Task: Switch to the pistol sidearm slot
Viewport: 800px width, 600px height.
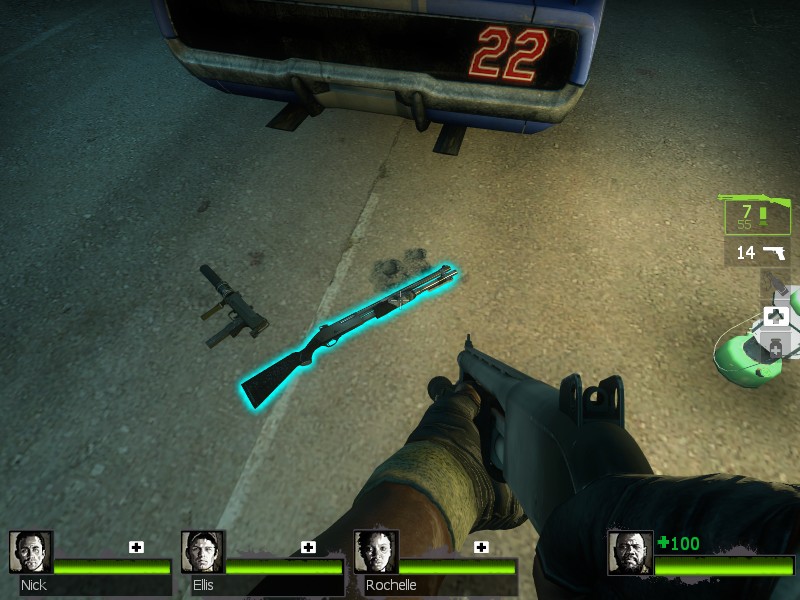Action: [x=757, y=252]
